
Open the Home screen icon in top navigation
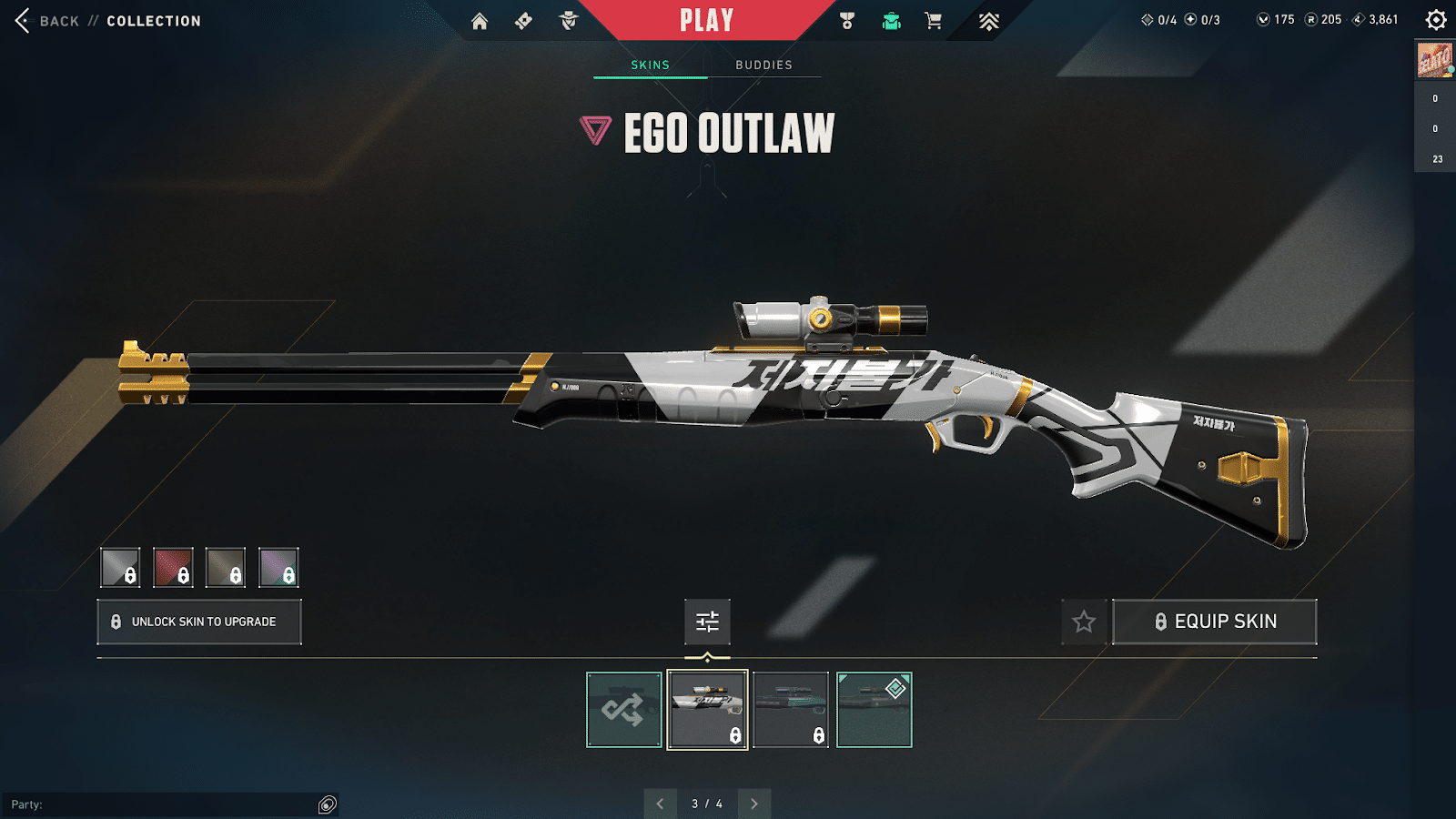[480, 20]
